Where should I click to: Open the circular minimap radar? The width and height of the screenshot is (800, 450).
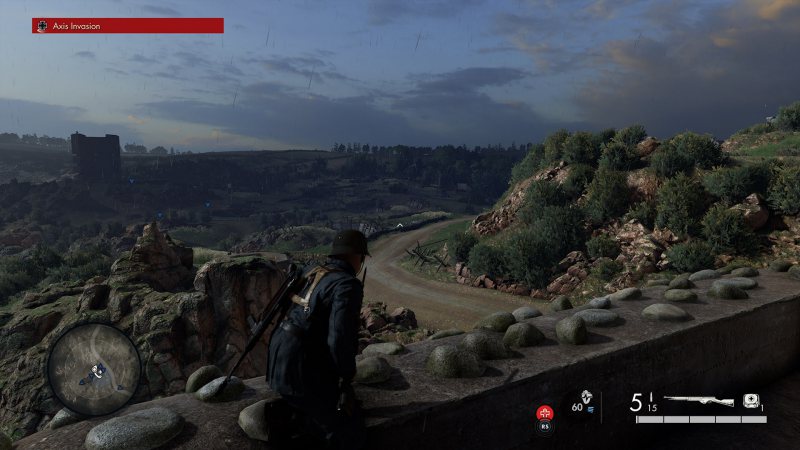coord(94,368)
